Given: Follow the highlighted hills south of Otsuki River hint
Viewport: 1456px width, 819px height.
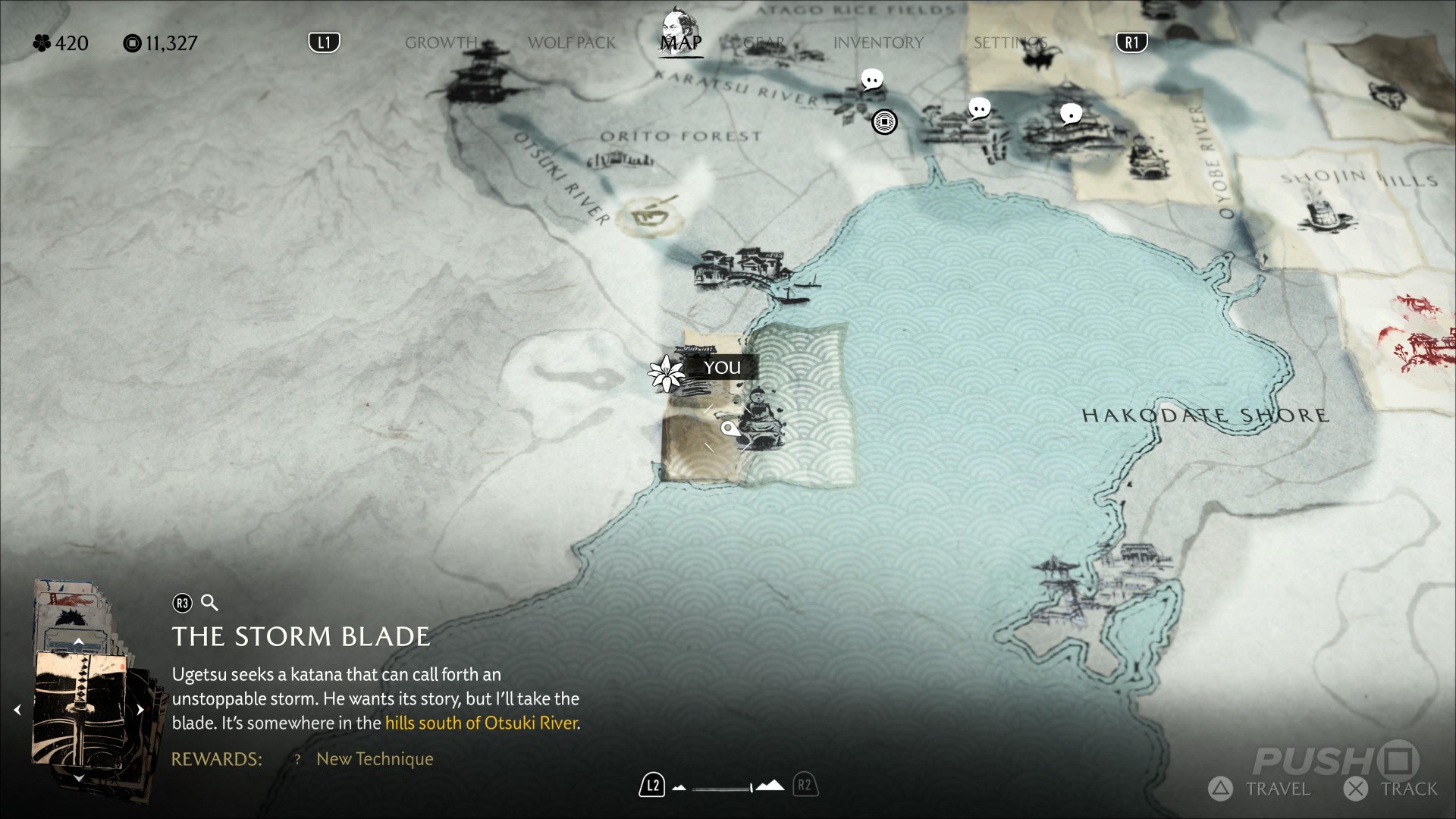Looking at the screenshot, I should point(482,723).
